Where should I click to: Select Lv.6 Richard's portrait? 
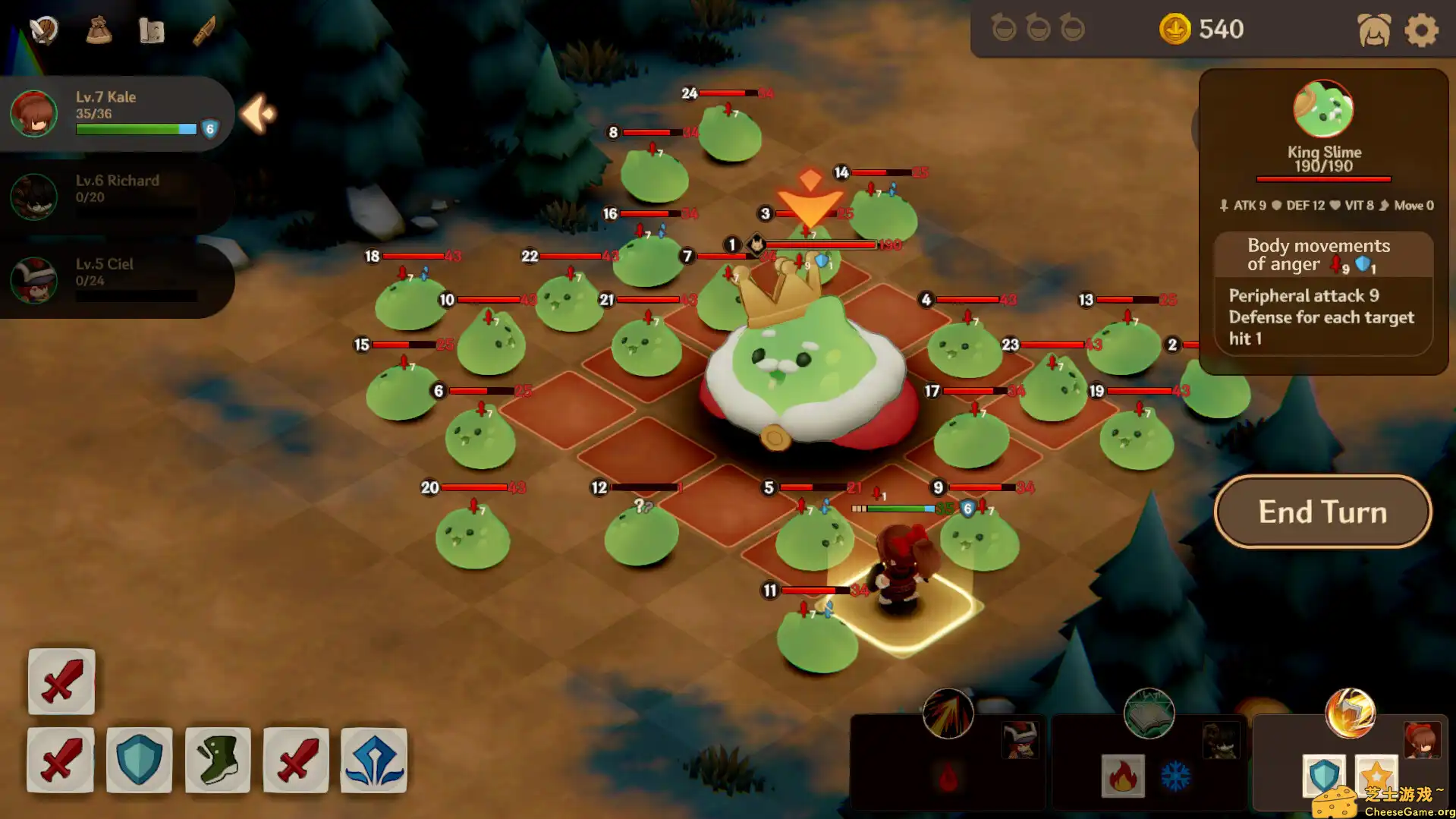coord(34,197)
